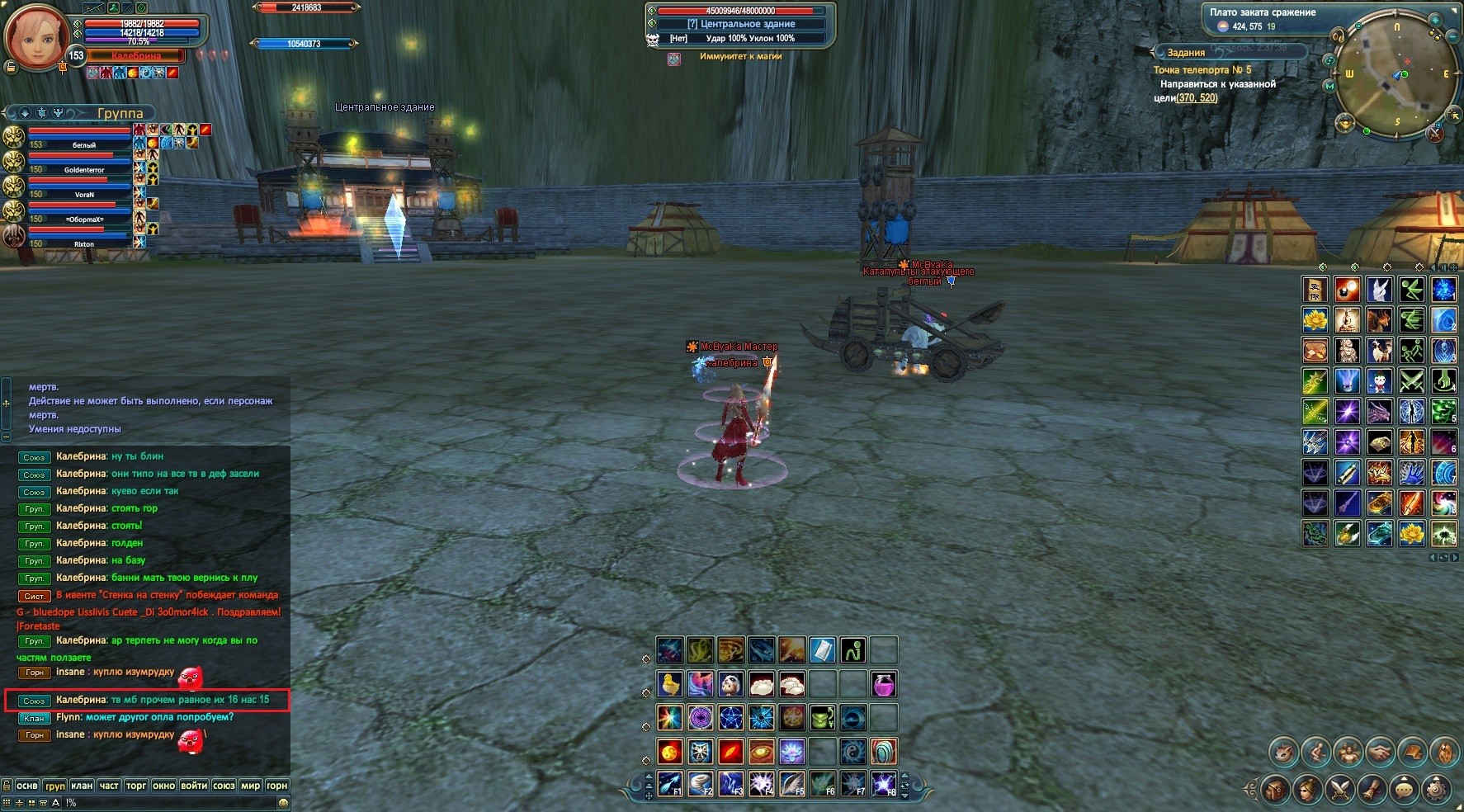Image resolution: width=1464 pixels, height=812 pixels.
Task: Open the backpack inventory button
Action: tap(1276, 789)
